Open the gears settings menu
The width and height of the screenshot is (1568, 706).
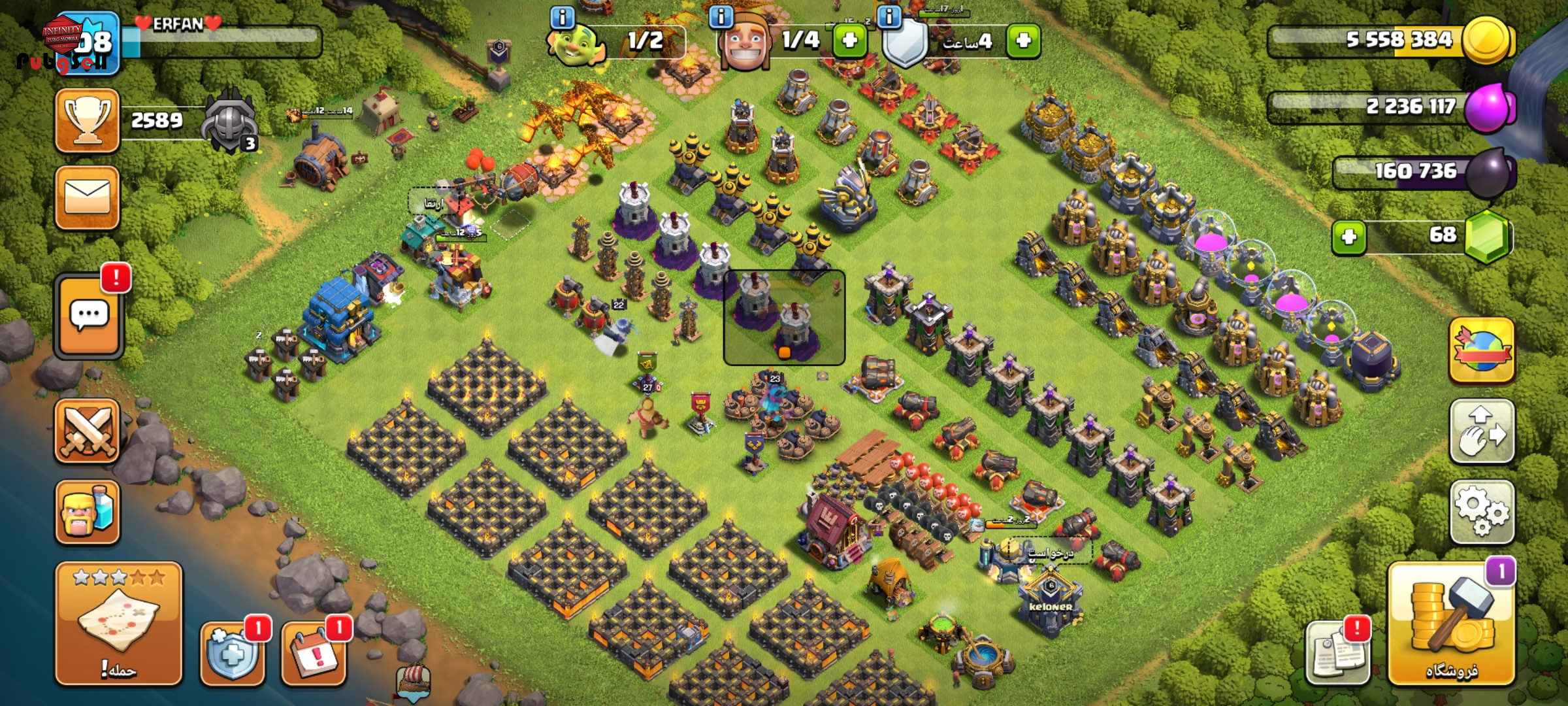tap(1482, 512)
